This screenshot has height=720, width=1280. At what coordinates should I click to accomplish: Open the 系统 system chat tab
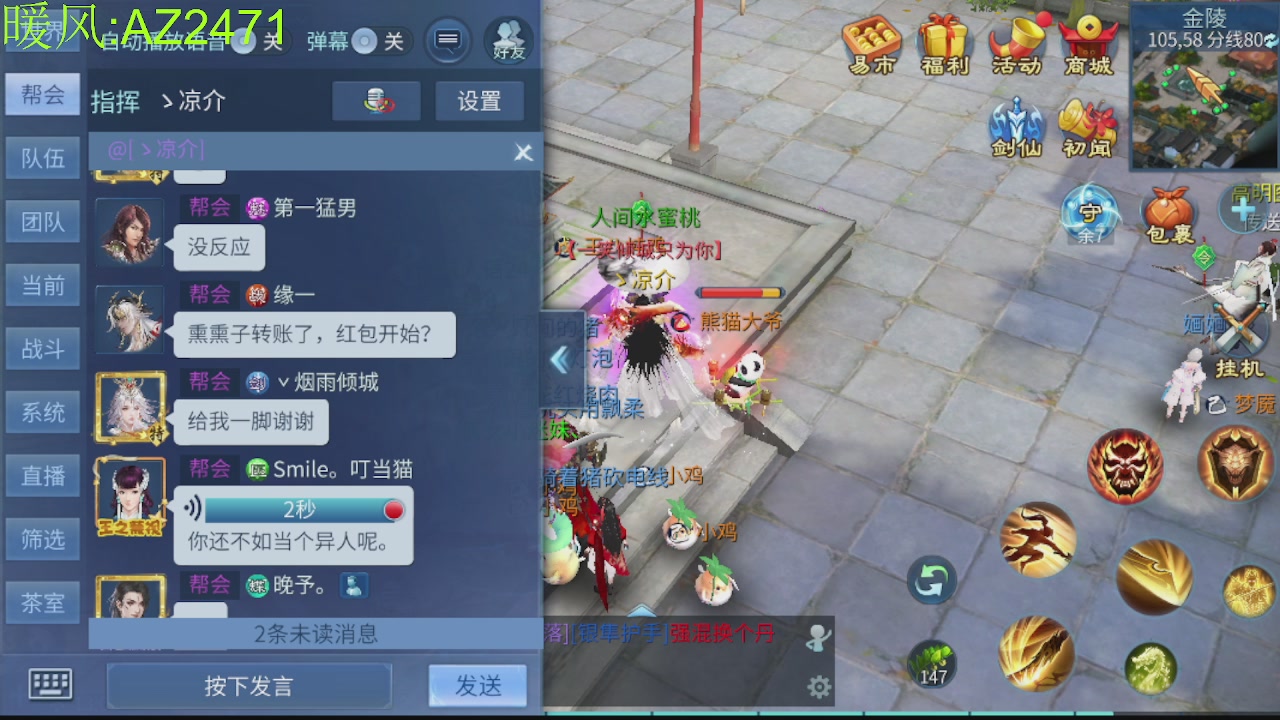coord(42,412)
